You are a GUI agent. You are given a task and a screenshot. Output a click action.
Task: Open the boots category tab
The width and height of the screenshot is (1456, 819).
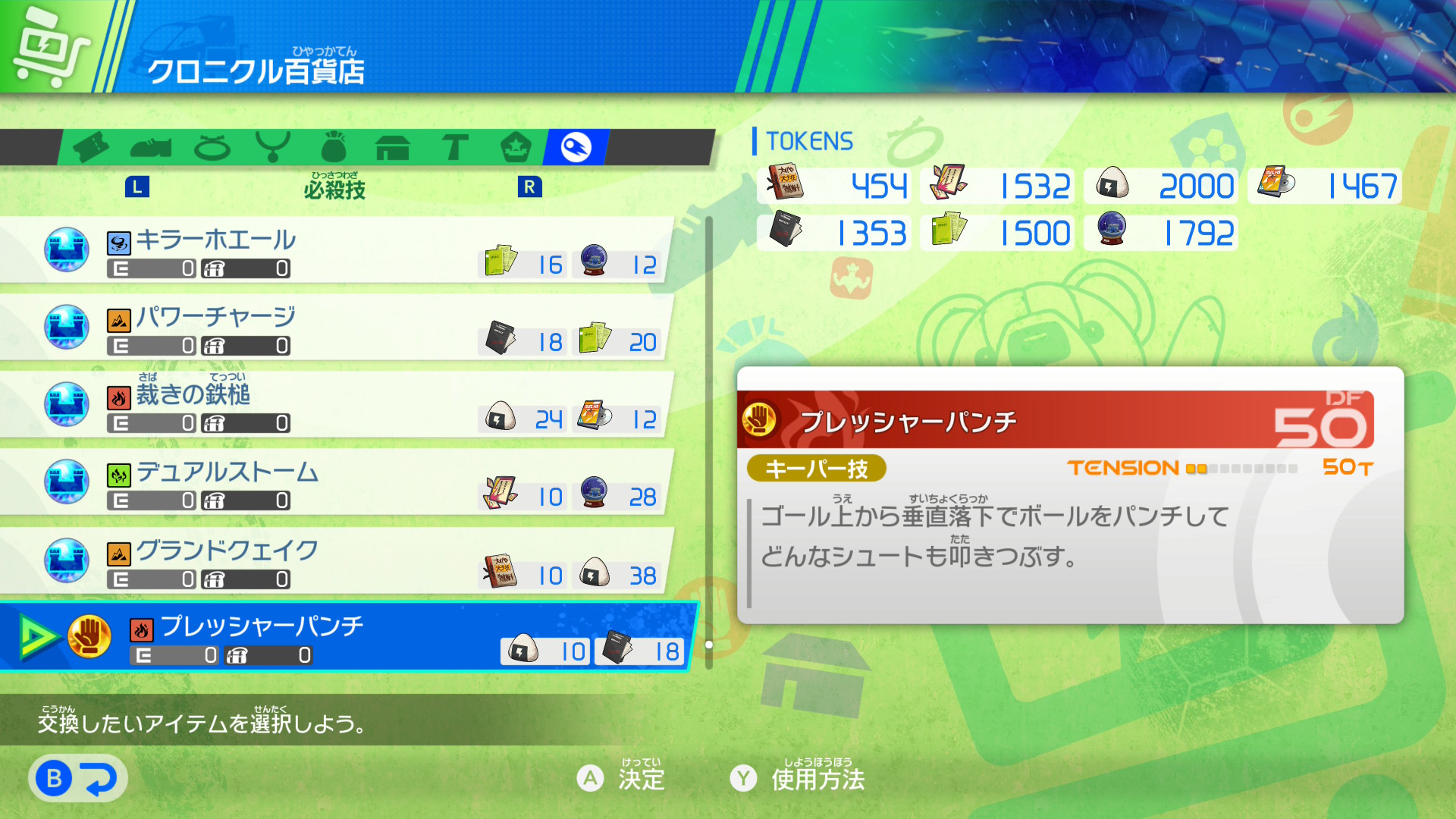click(x=151, y=147)
